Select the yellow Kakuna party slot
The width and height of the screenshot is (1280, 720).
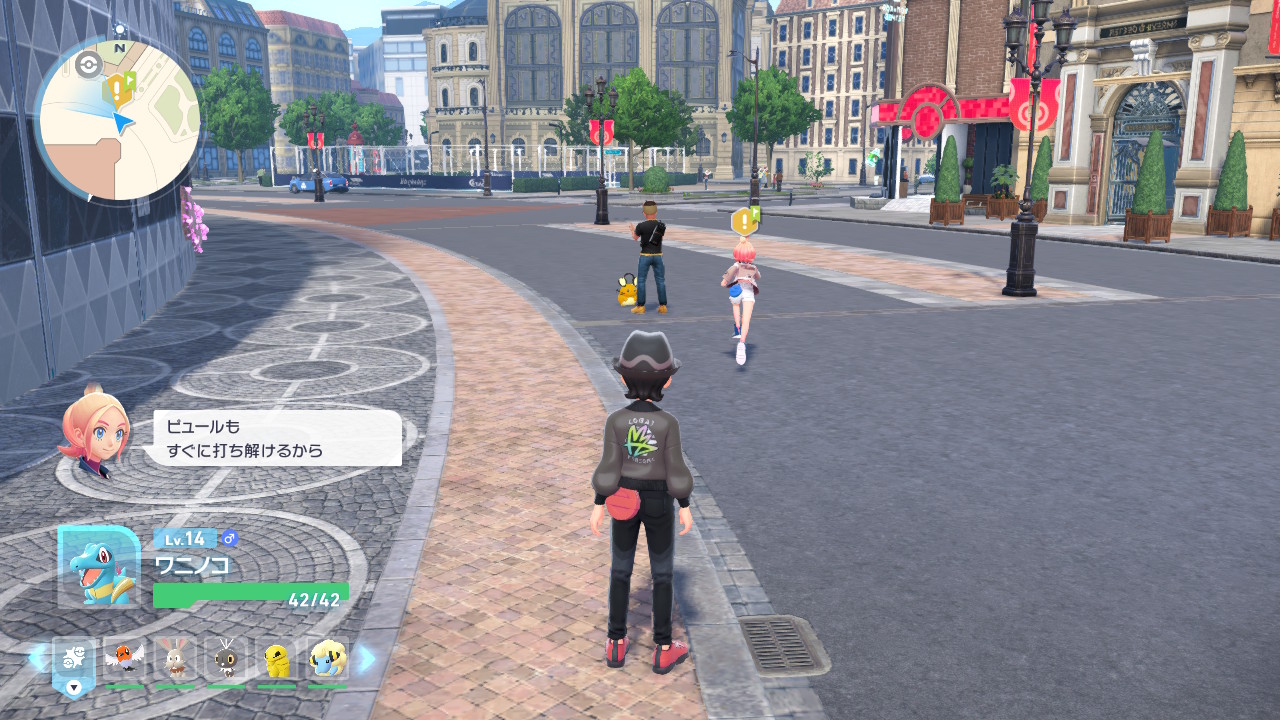coord(276,660)
